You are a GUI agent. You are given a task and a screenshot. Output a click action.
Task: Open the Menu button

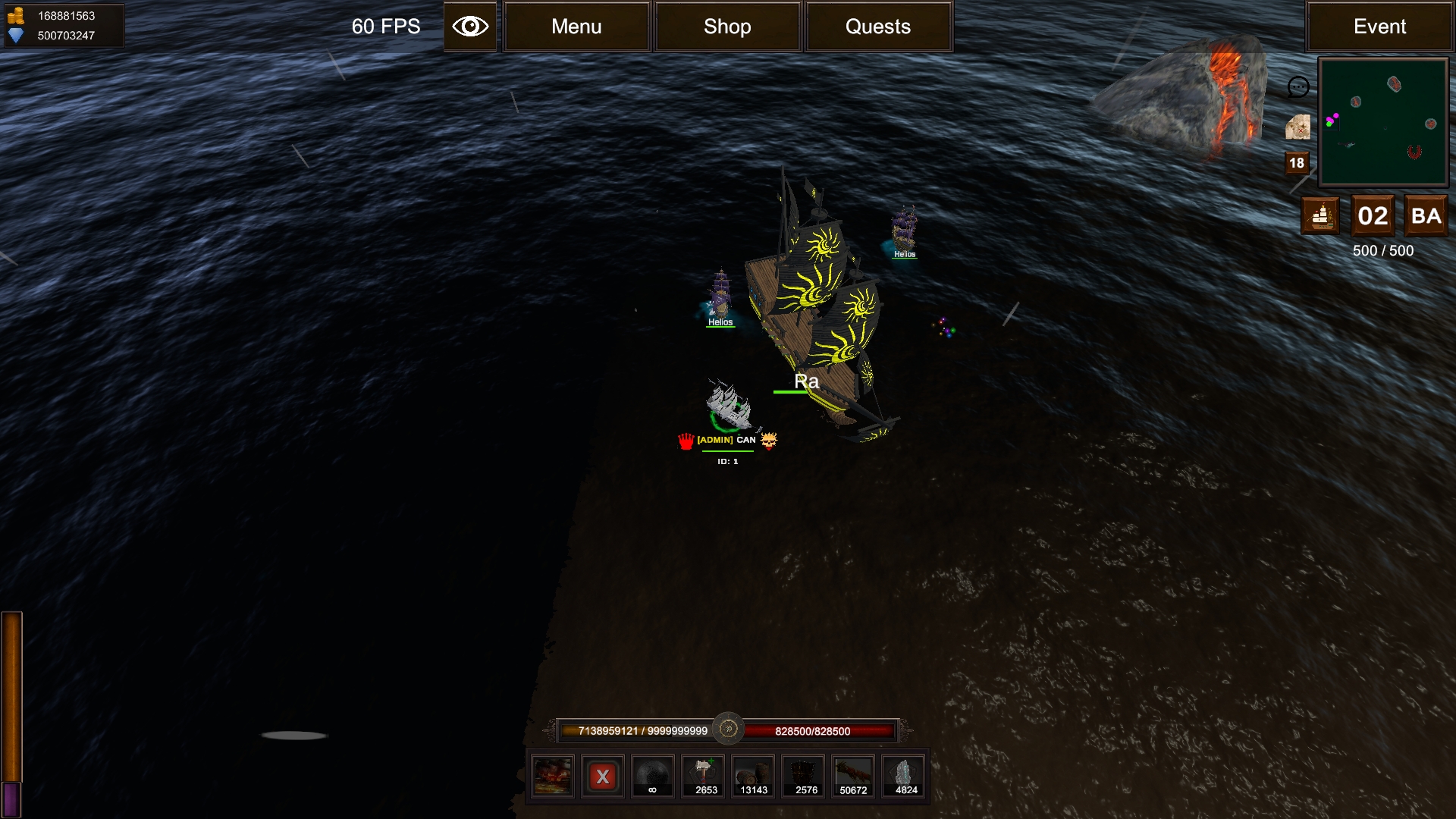576,27
